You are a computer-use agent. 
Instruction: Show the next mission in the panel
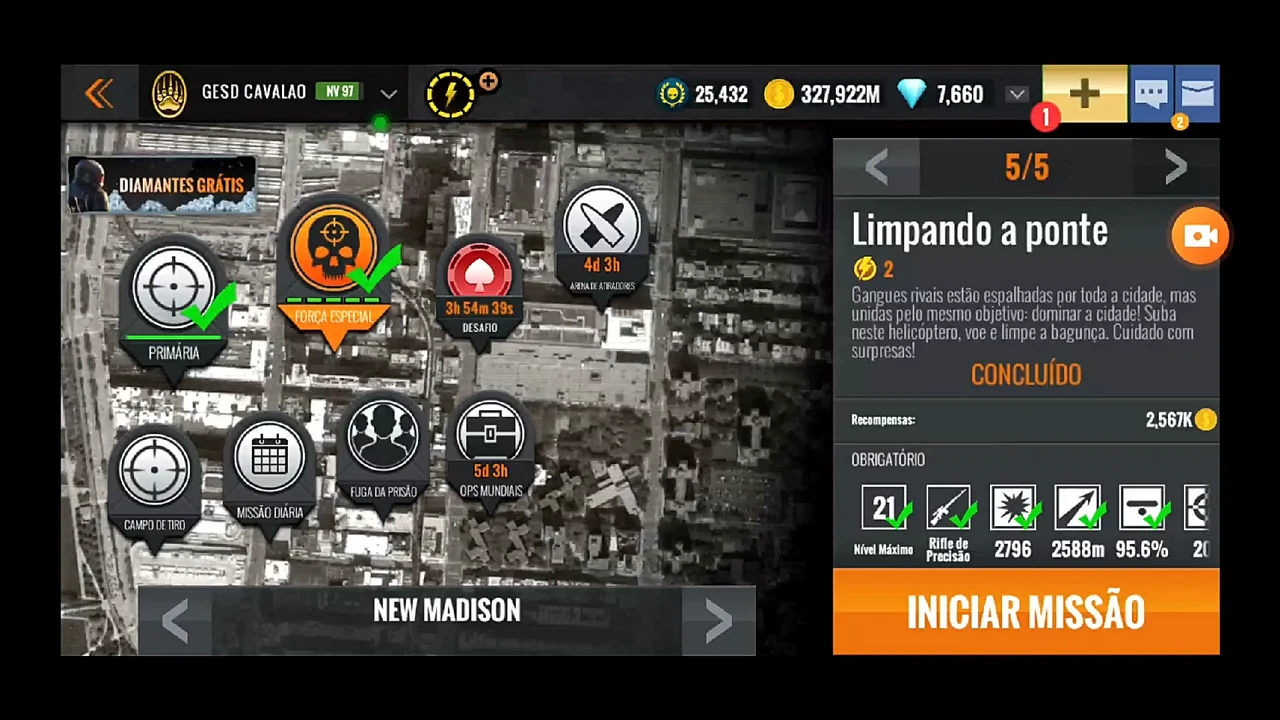[1175, 167]
